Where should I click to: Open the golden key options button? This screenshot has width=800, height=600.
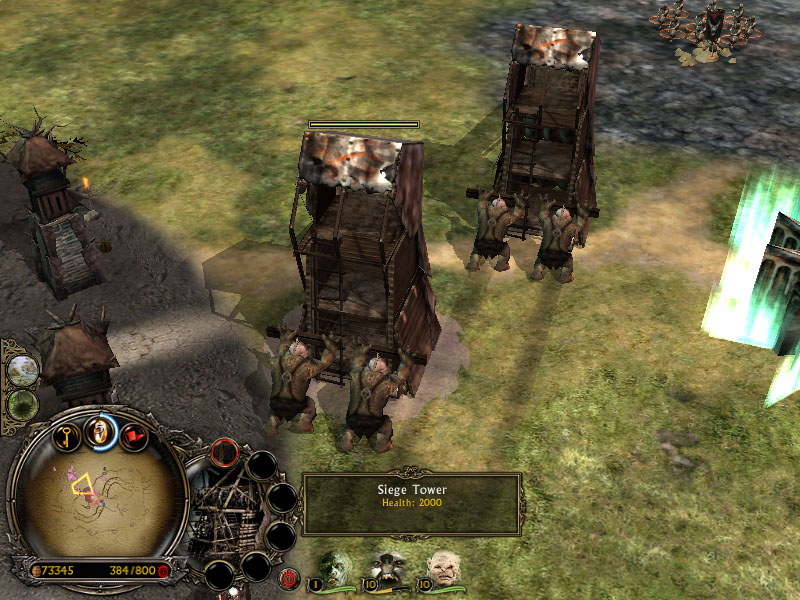point(66,436)
